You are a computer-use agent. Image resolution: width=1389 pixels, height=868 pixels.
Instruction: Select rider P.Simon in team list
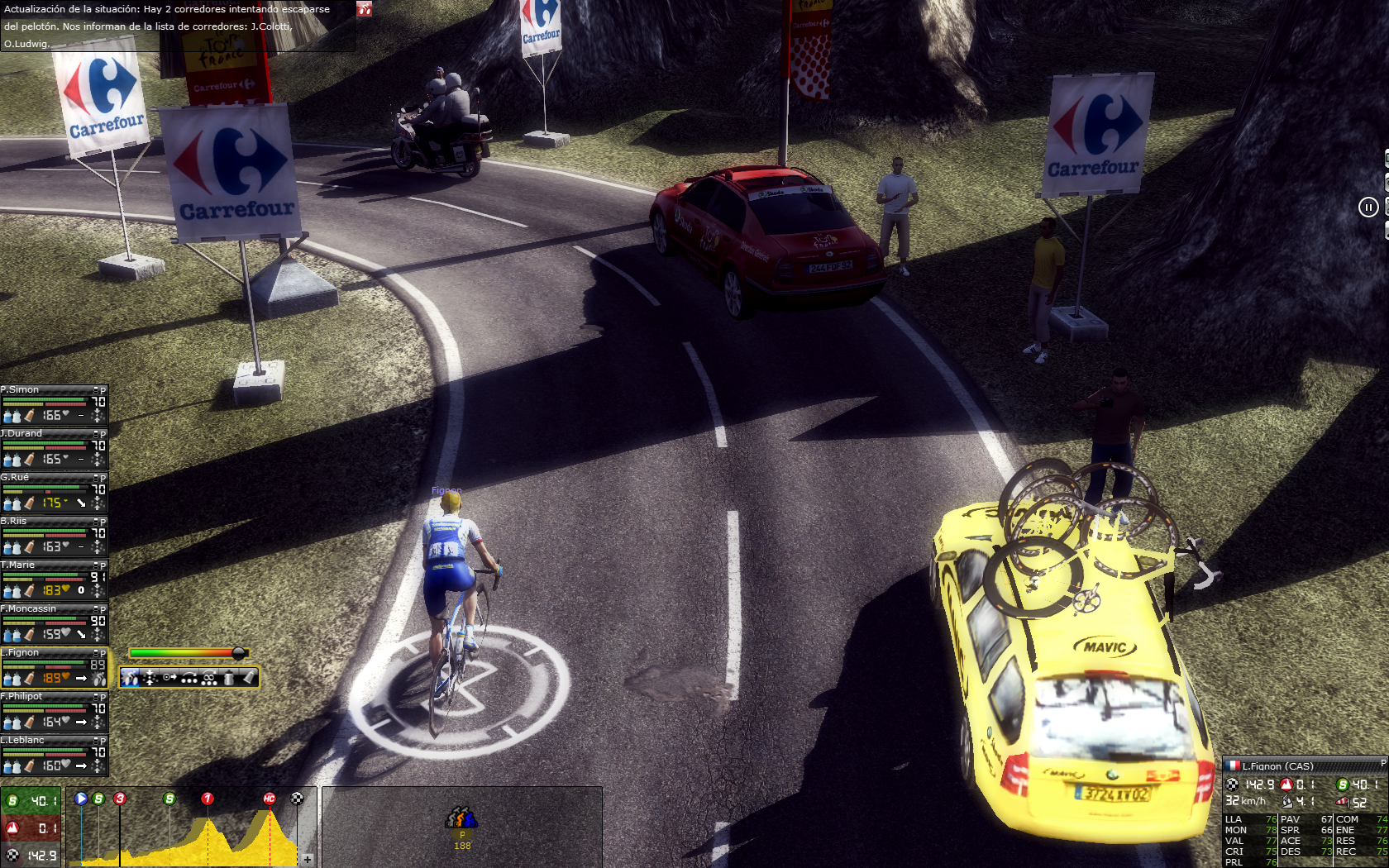pyautogui.click(x=50, y=404)
